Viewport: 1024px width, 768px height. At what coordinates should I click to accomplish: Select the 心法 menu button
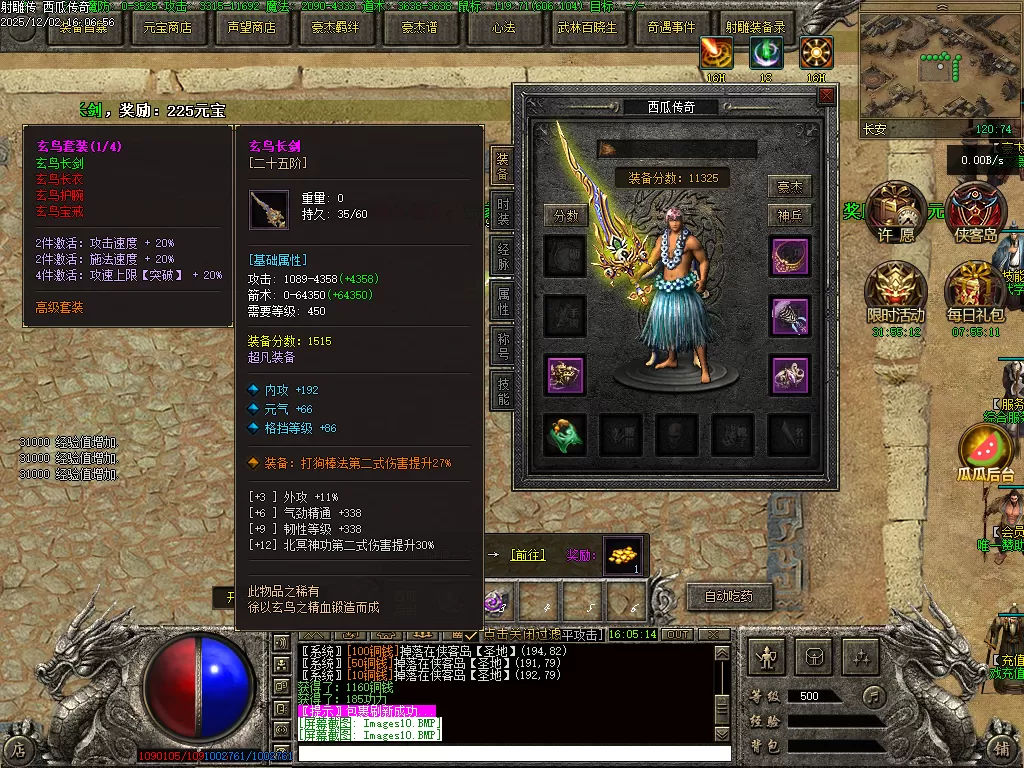(x=503, y=27)
